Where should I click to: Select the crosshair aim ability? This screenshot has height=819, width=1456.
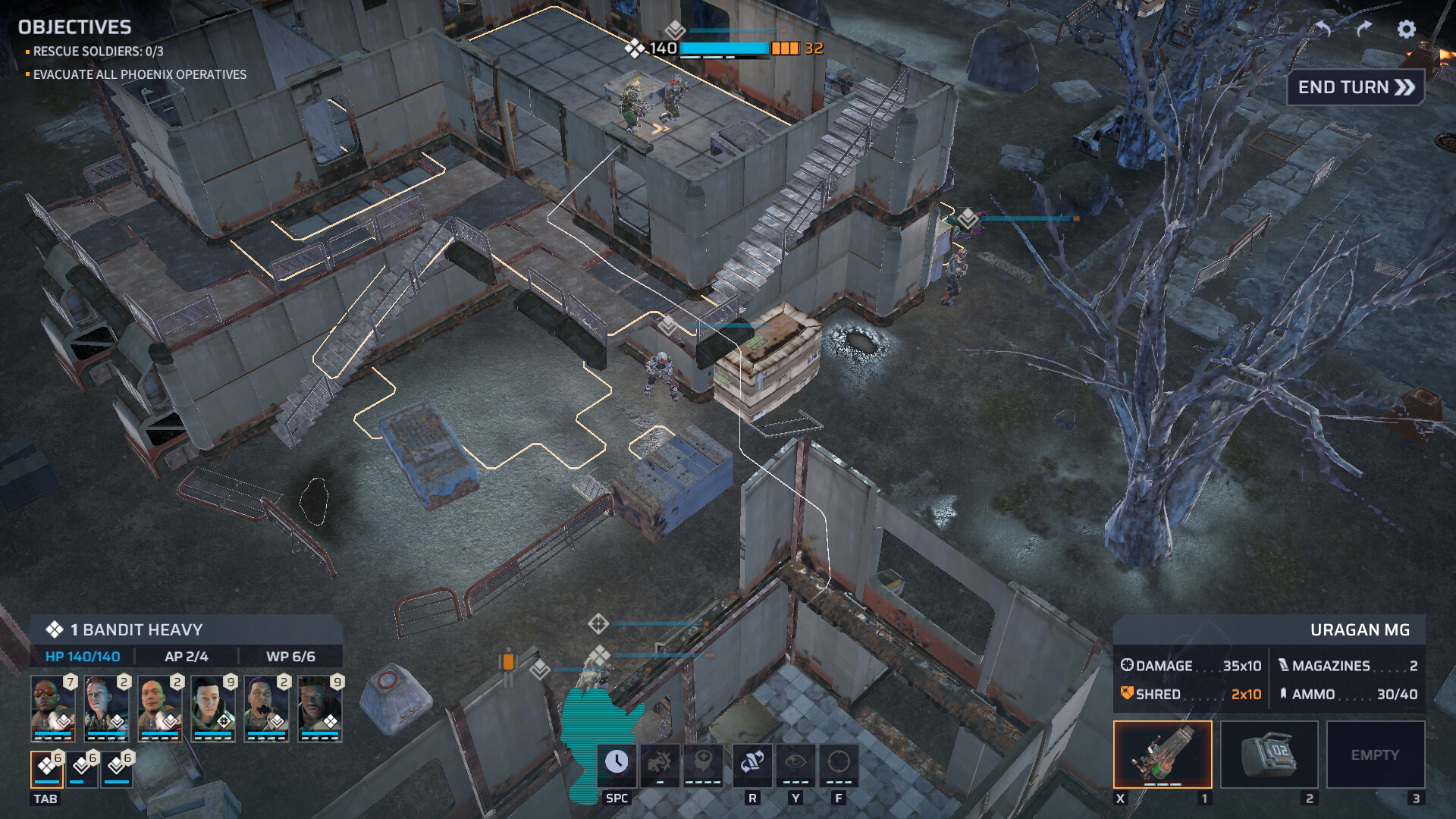(839, 762)
